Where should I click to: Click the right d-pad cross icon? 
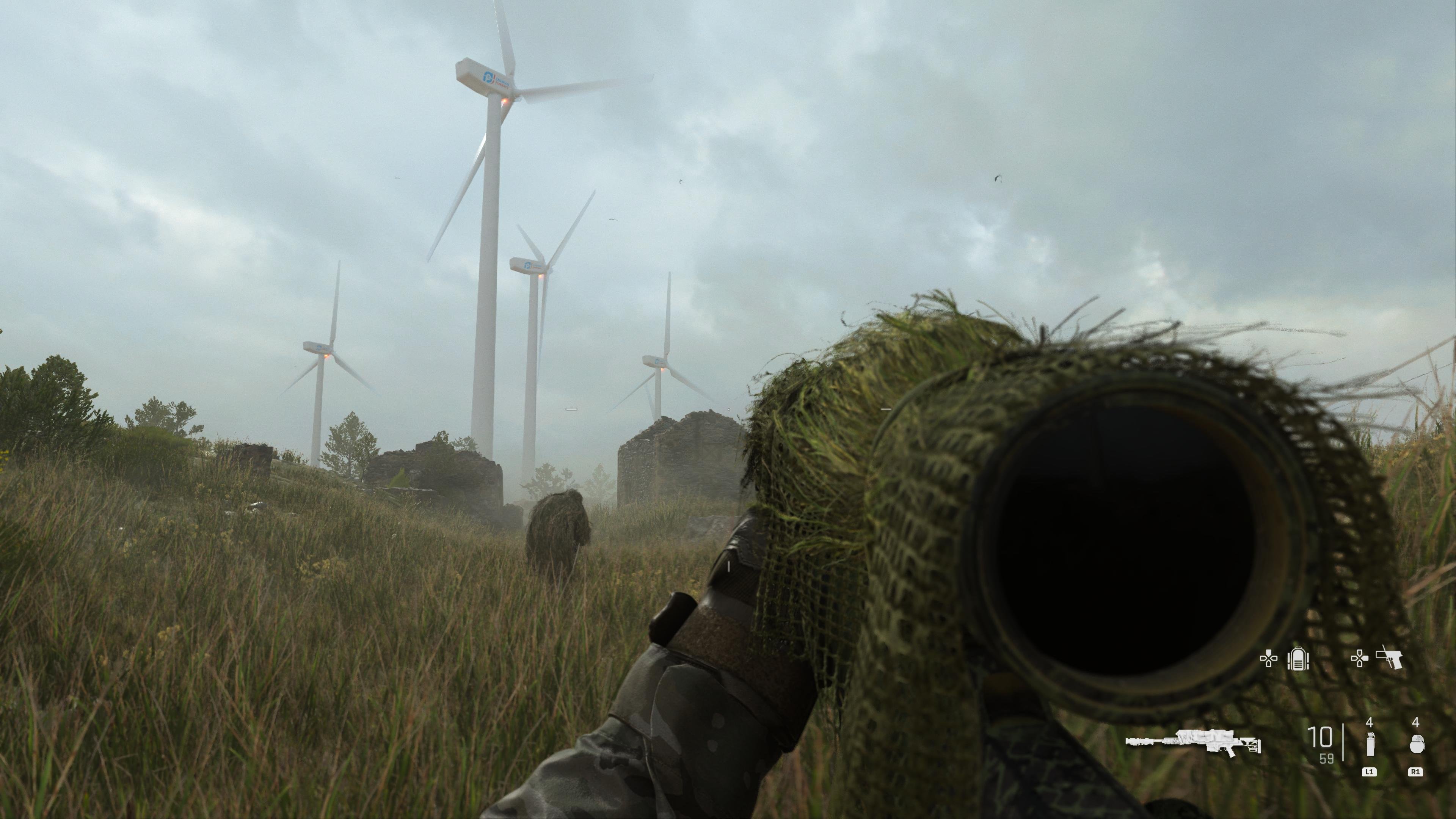tap(1359, 659)
